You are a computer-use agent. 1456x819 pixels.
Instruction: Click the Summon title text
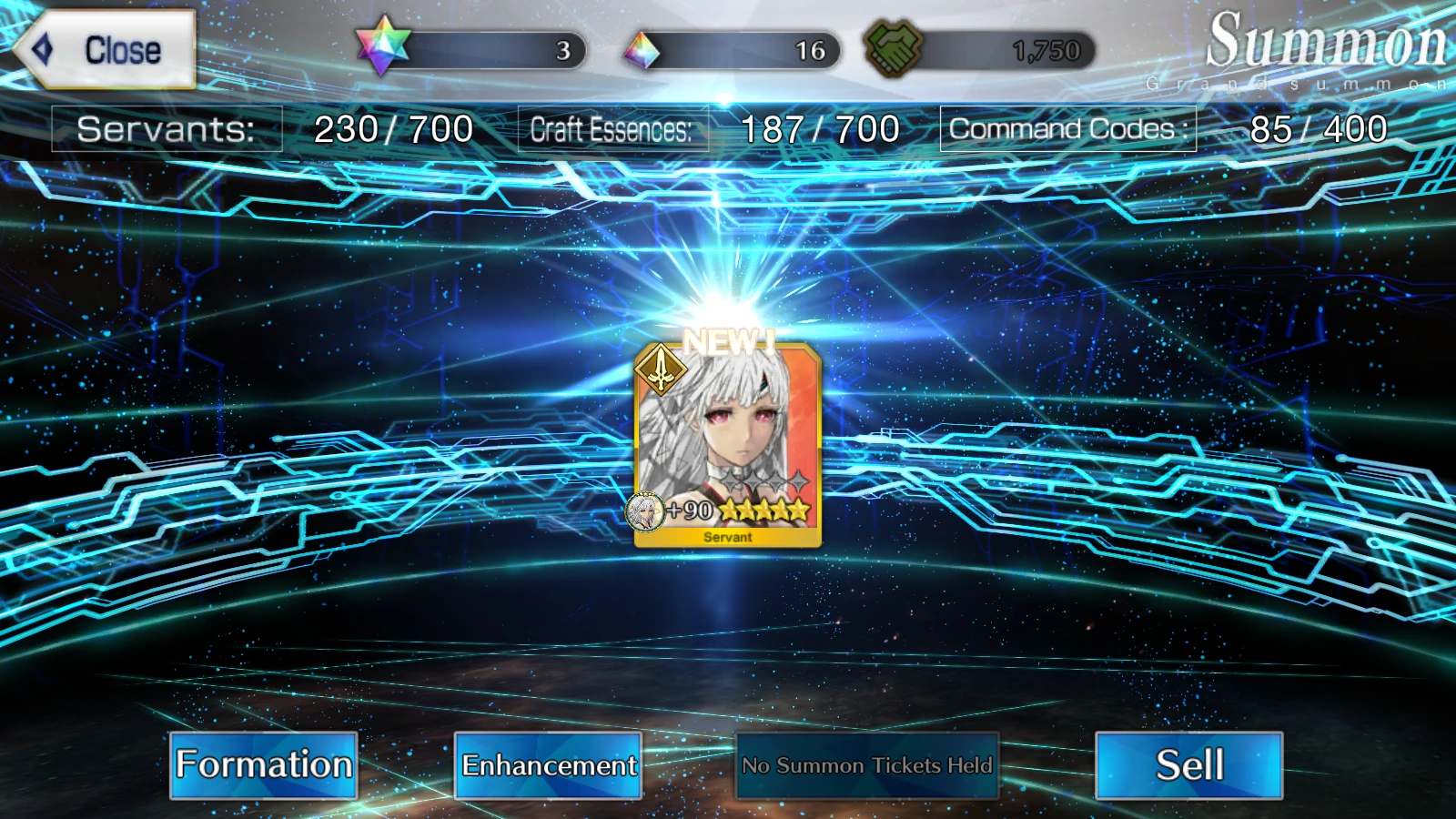[x=1326, y=38]
